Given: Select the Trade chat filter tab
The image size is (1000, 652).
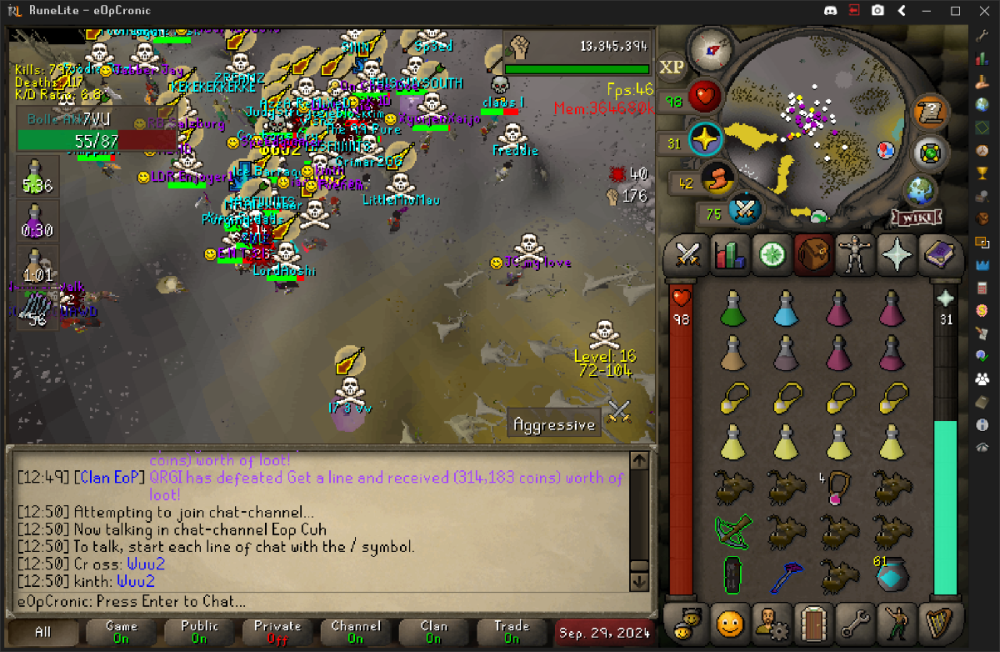Looking at the screenshot, I should 511,632.
